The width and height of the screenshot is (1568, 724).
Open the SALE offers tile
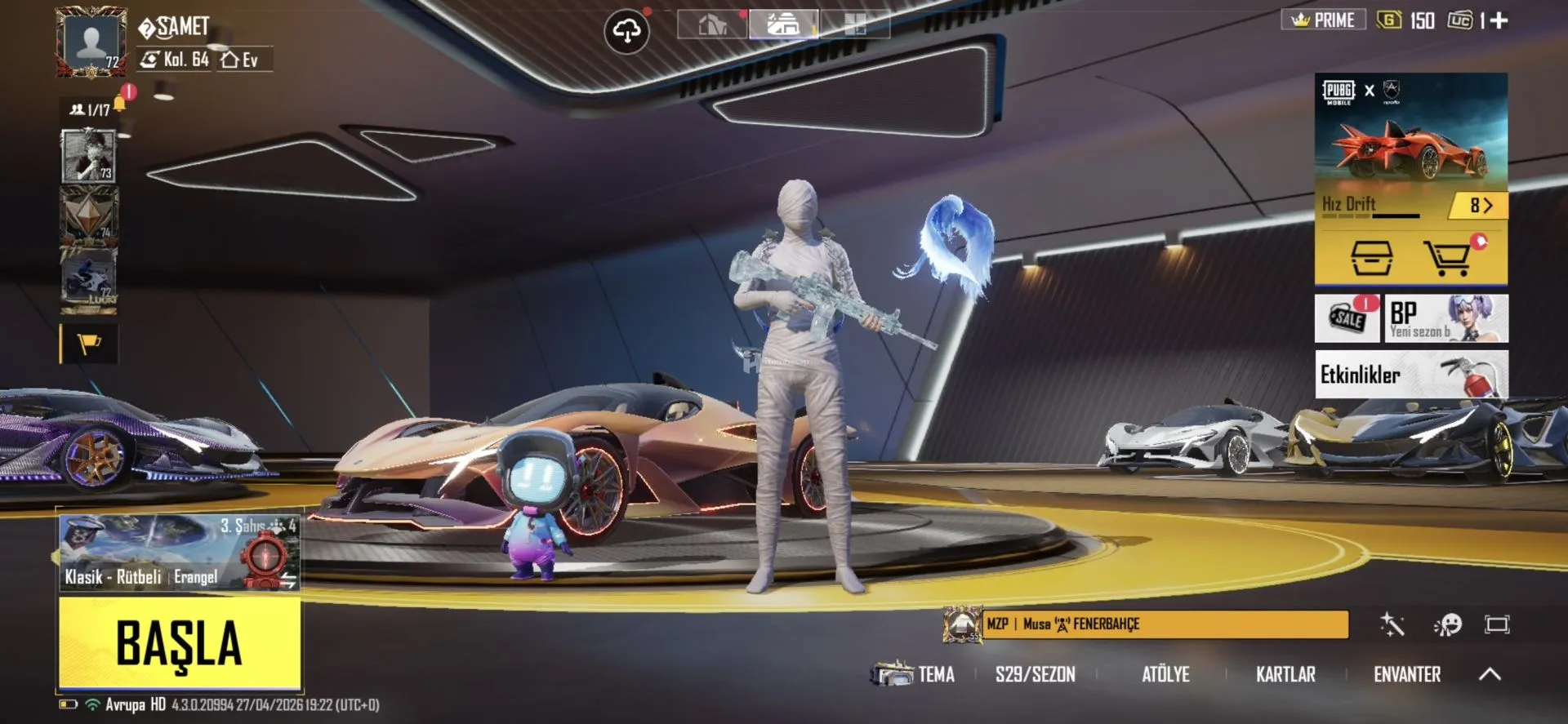pos(1347,318)
